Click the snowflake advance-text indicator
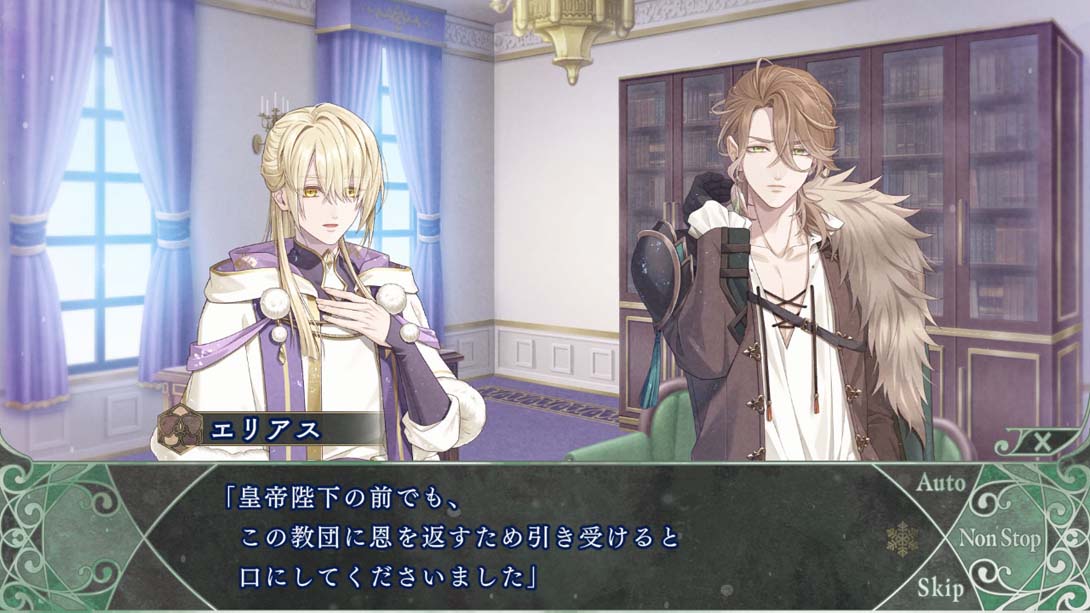Image resolution: width=1090 pixels, height=613 pixels. click(x=902, y=539)
